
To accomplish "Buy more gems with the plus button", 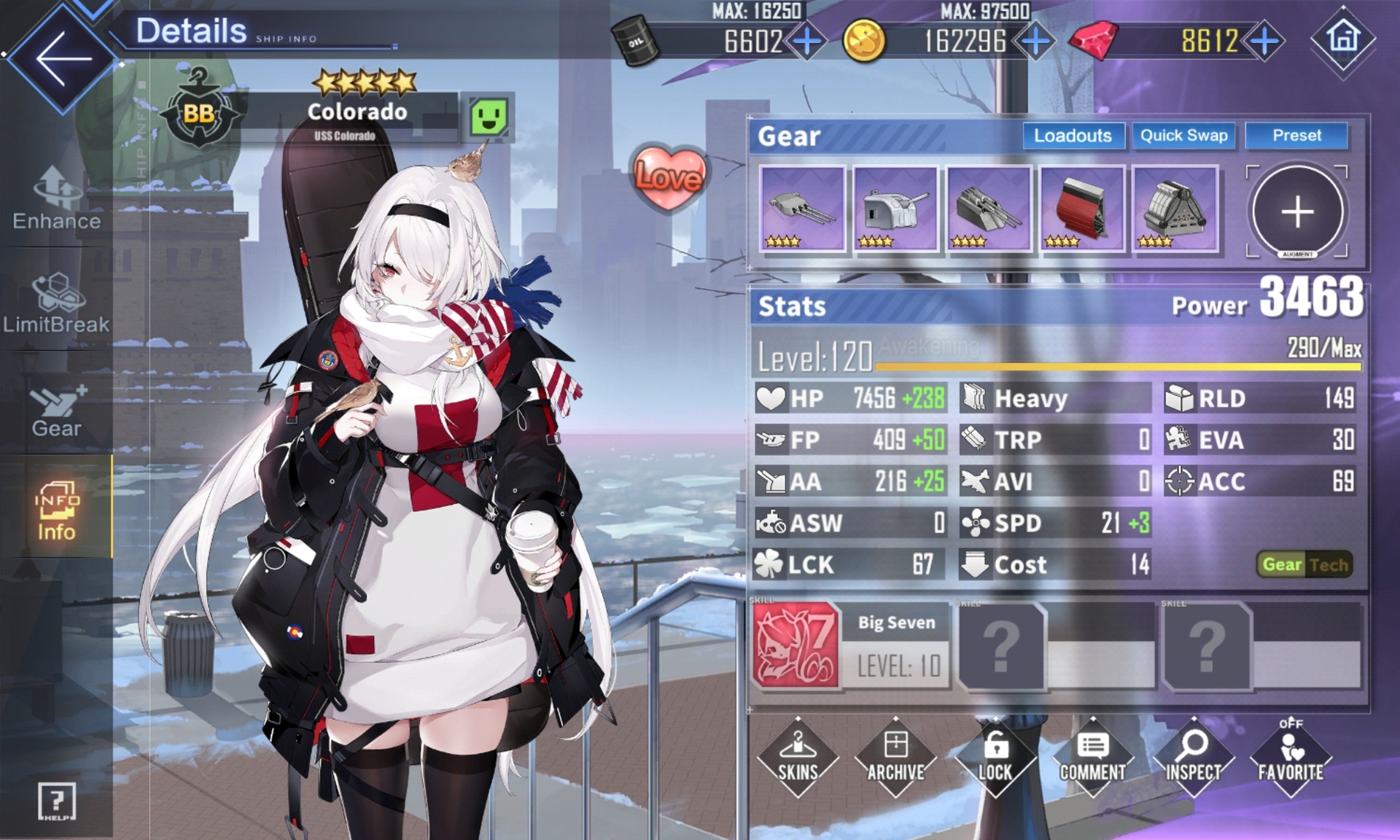I will coord(1265,41).
